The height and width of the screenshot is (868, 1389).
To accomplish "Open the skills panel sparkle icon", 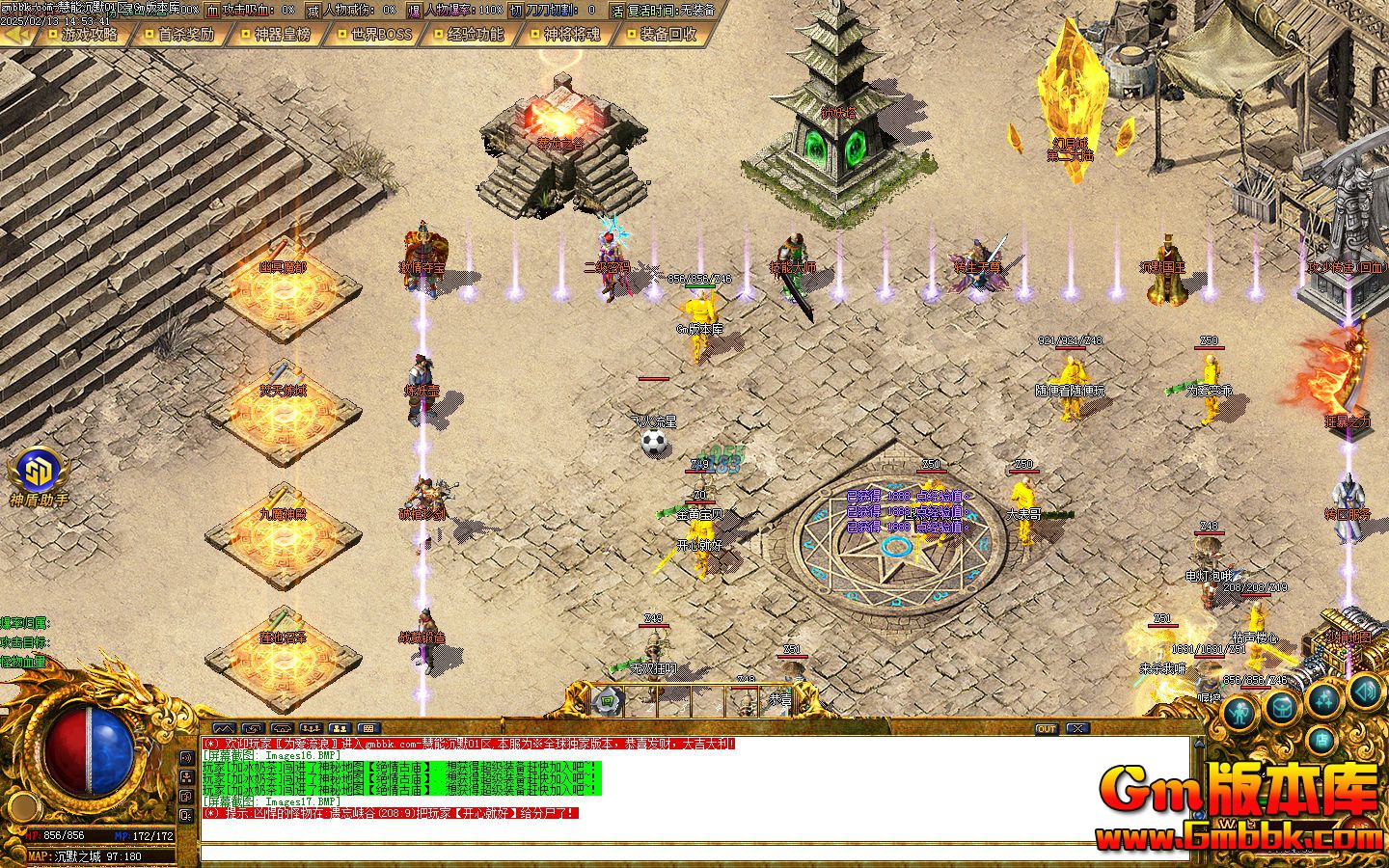I will [1322, 701].
